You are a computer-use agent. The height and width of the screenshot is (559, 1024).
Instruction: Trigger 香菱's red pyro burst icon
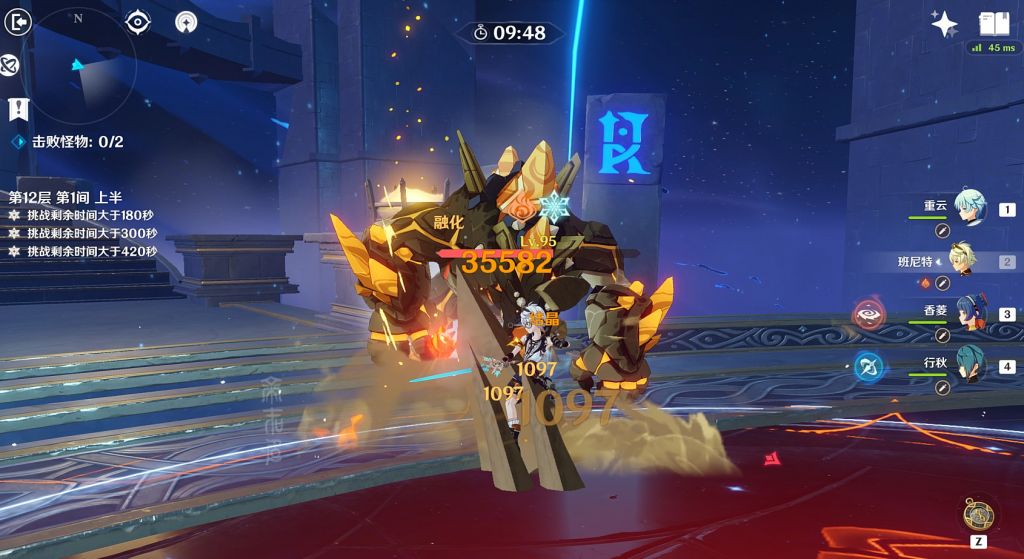[868, 315]
